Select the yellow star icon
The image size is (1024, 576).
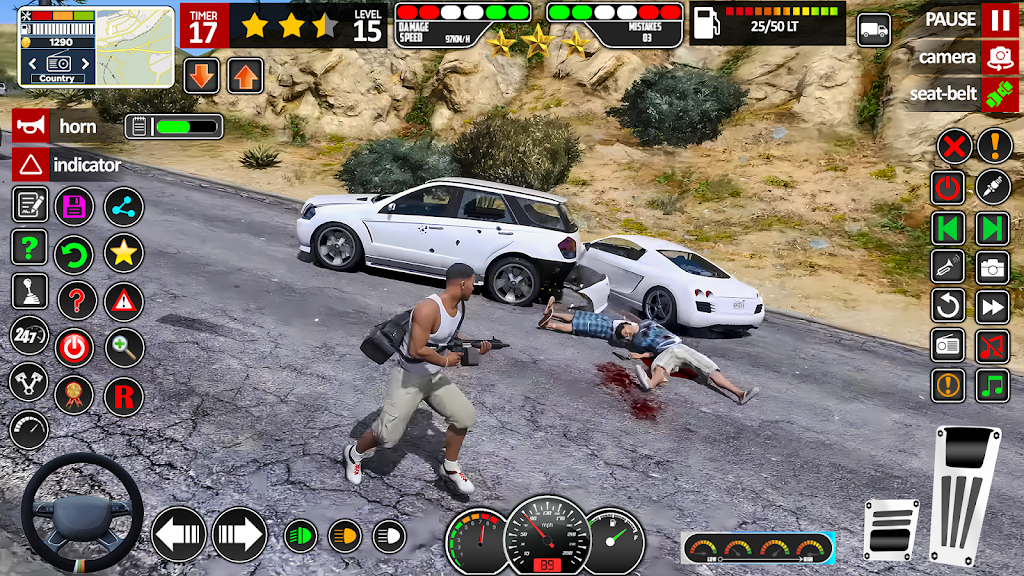click(x=124, y=253)
